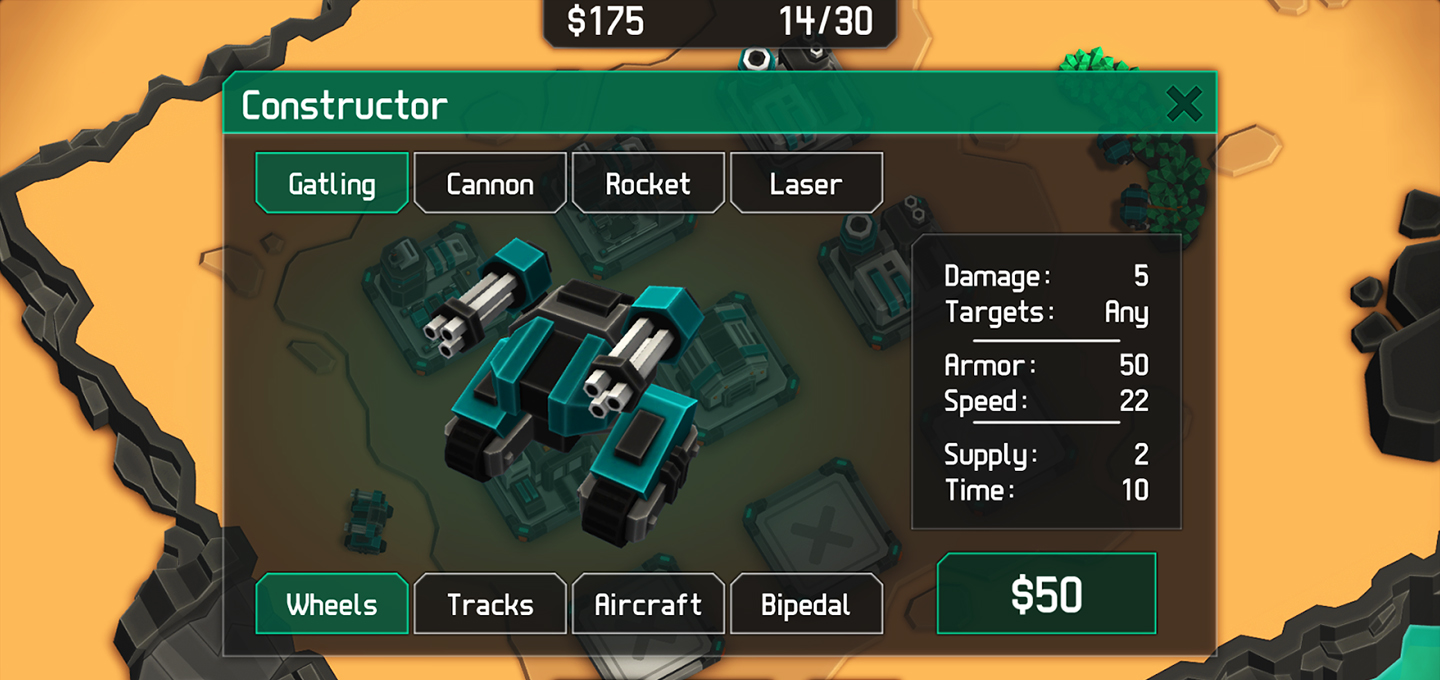Pick the Laser weapon option

pyautogui.click(x=806, y=183)
